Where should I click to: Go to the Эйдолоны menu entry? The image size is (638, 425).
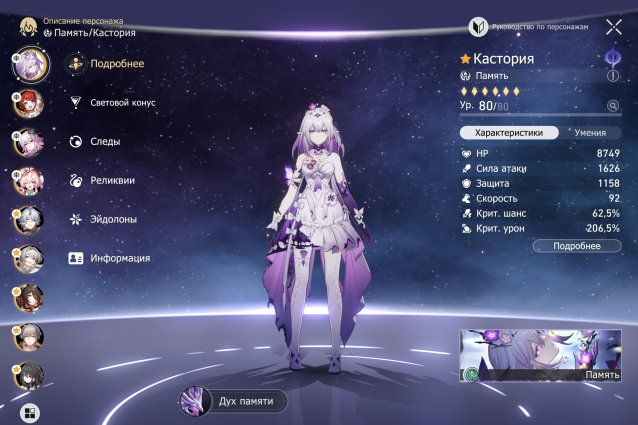click(x=114, y=219)
